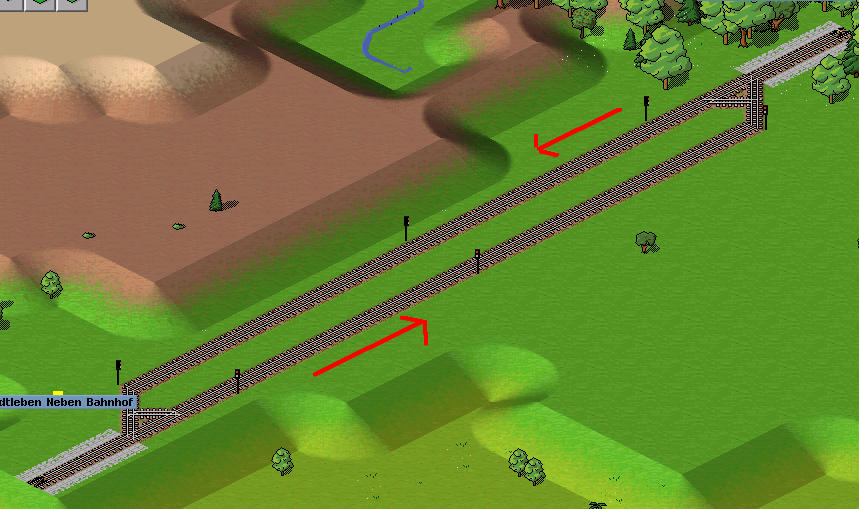
Task: Open the Neben Bahnhof station label
Action: 66,402
